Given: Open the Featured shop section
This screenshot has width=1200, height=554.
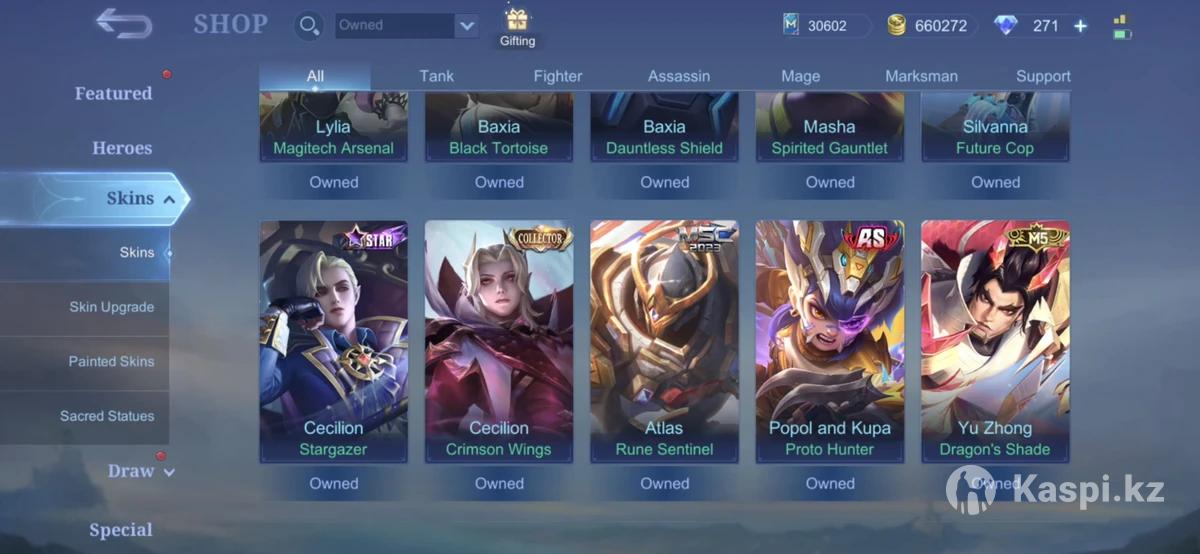Looking at the screenshot, I should click(113, 93).
